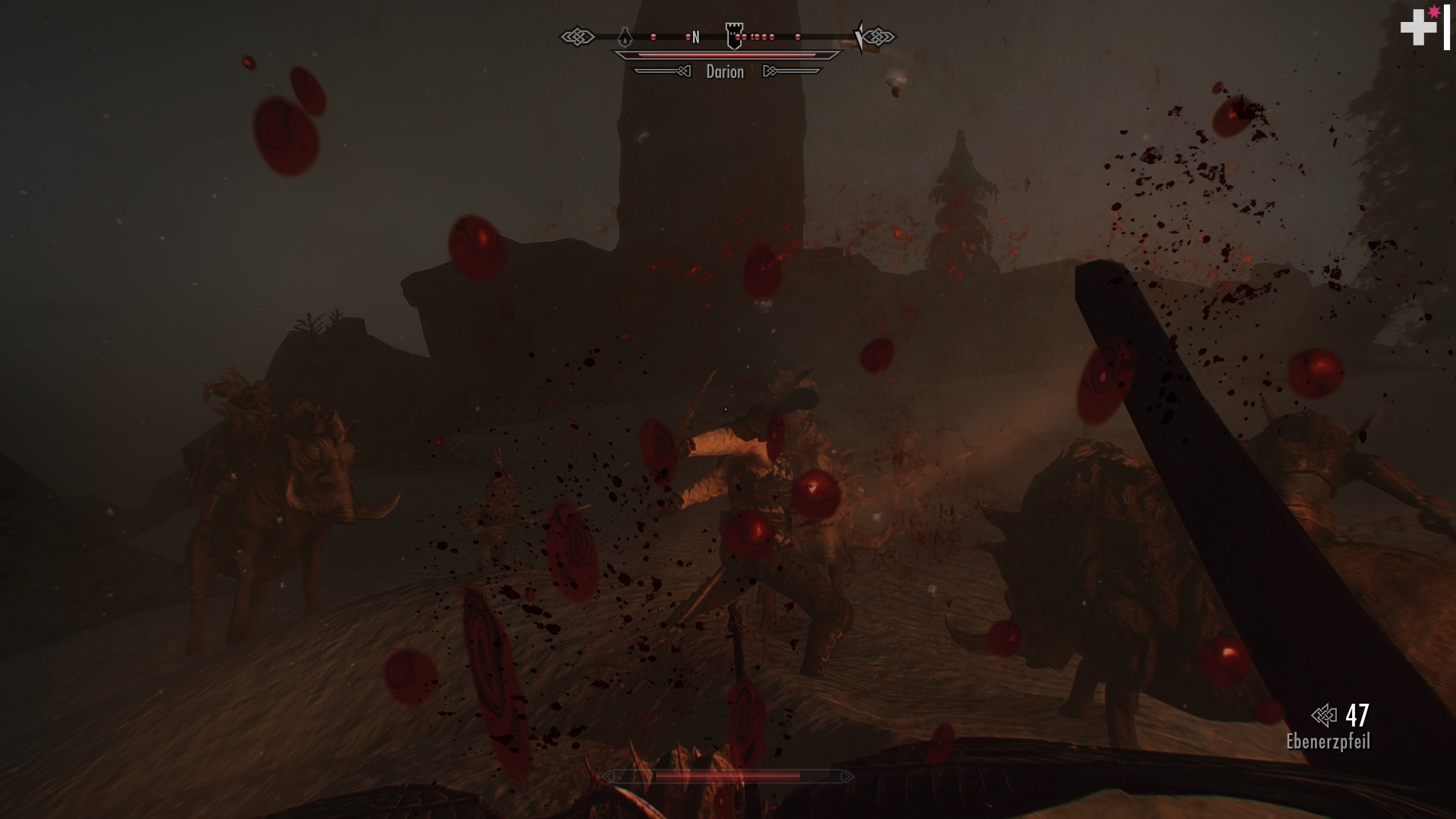Click the small house marker on the compass
Screen dimensions: 1456x819
click(625, 36)
